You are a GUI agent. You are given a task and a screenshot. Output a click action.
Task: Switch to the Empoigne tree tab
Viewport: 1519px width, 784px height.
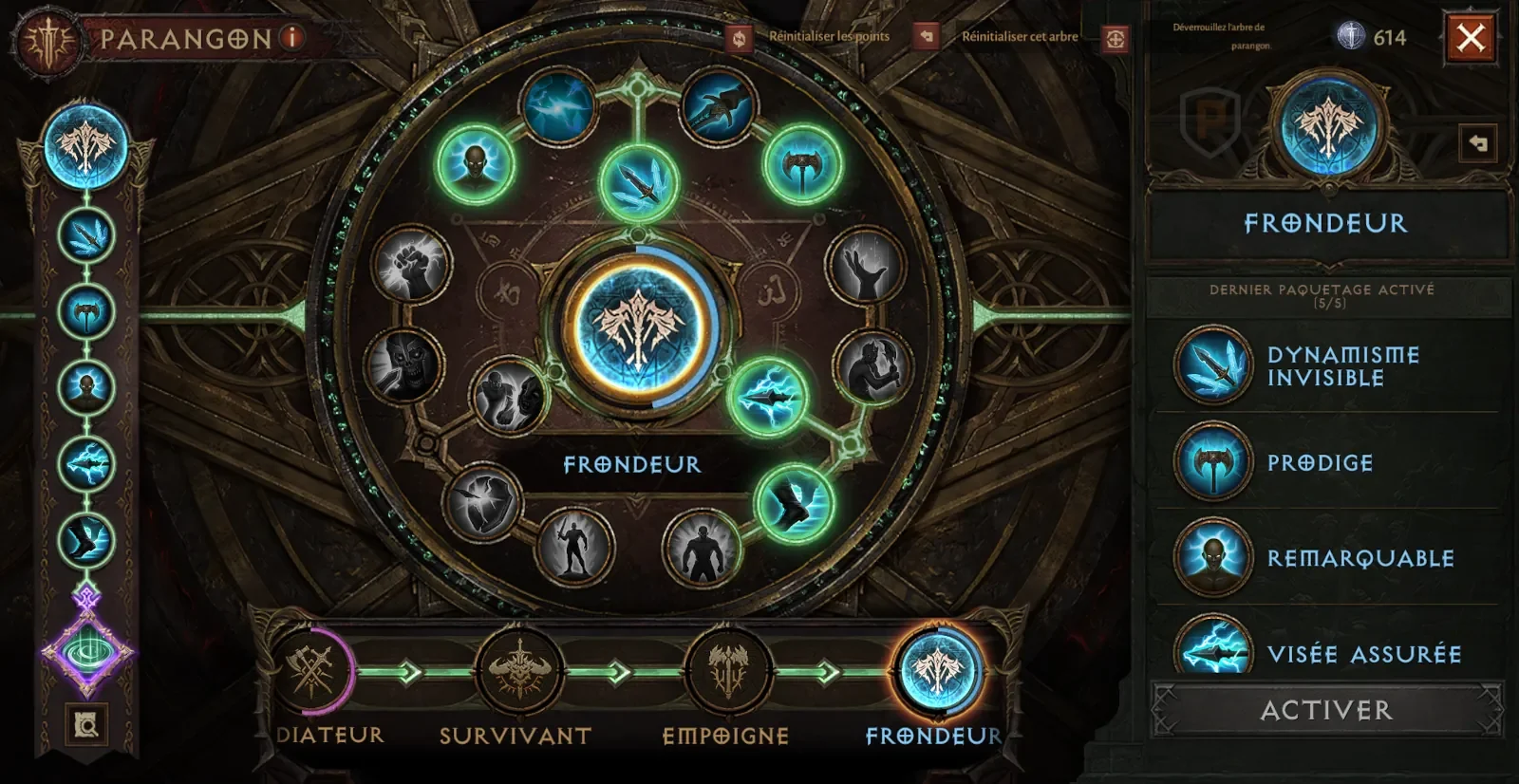click(x=728, y=671)
